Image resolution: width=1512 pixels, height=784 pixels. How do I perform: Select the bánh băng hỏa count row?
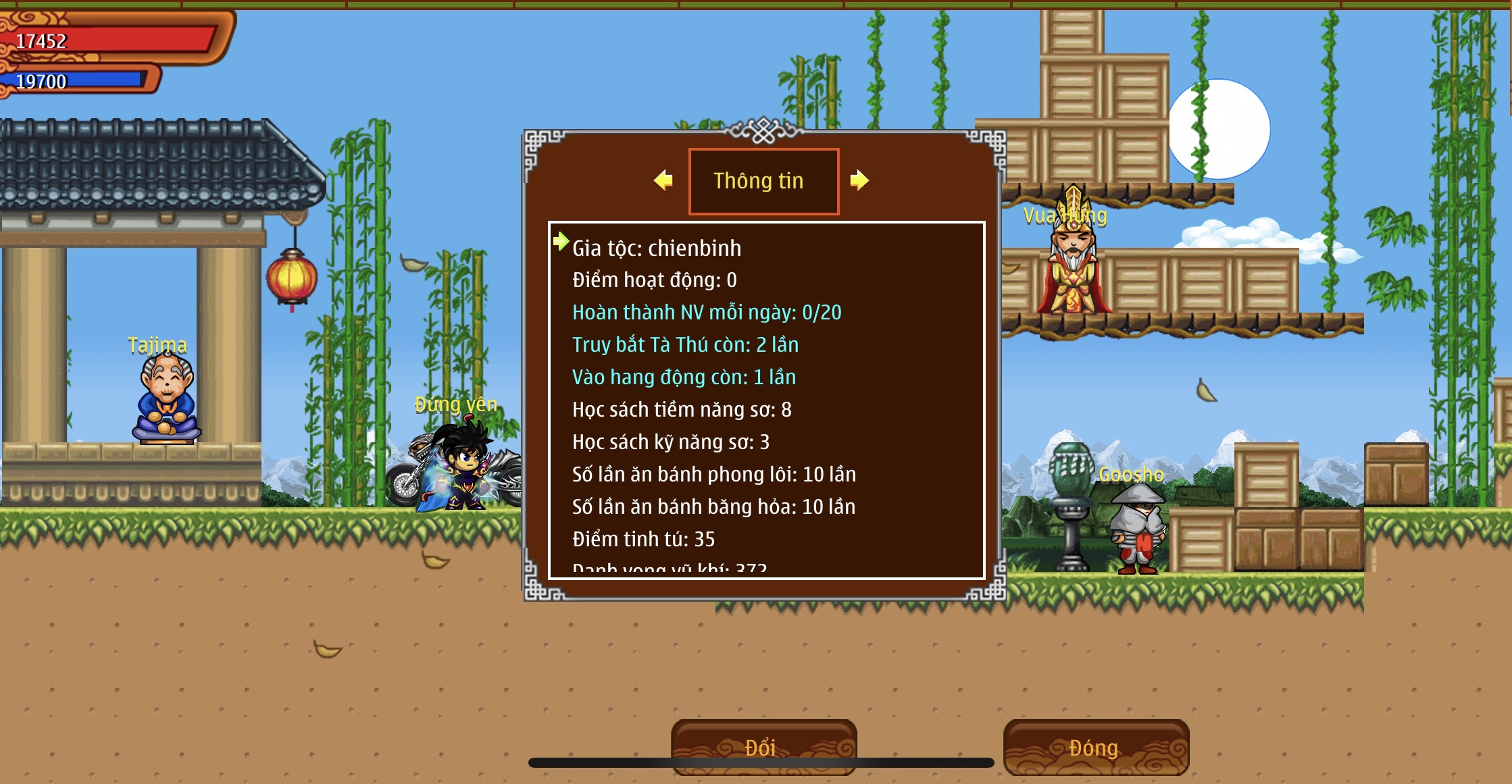click(713, 507)
